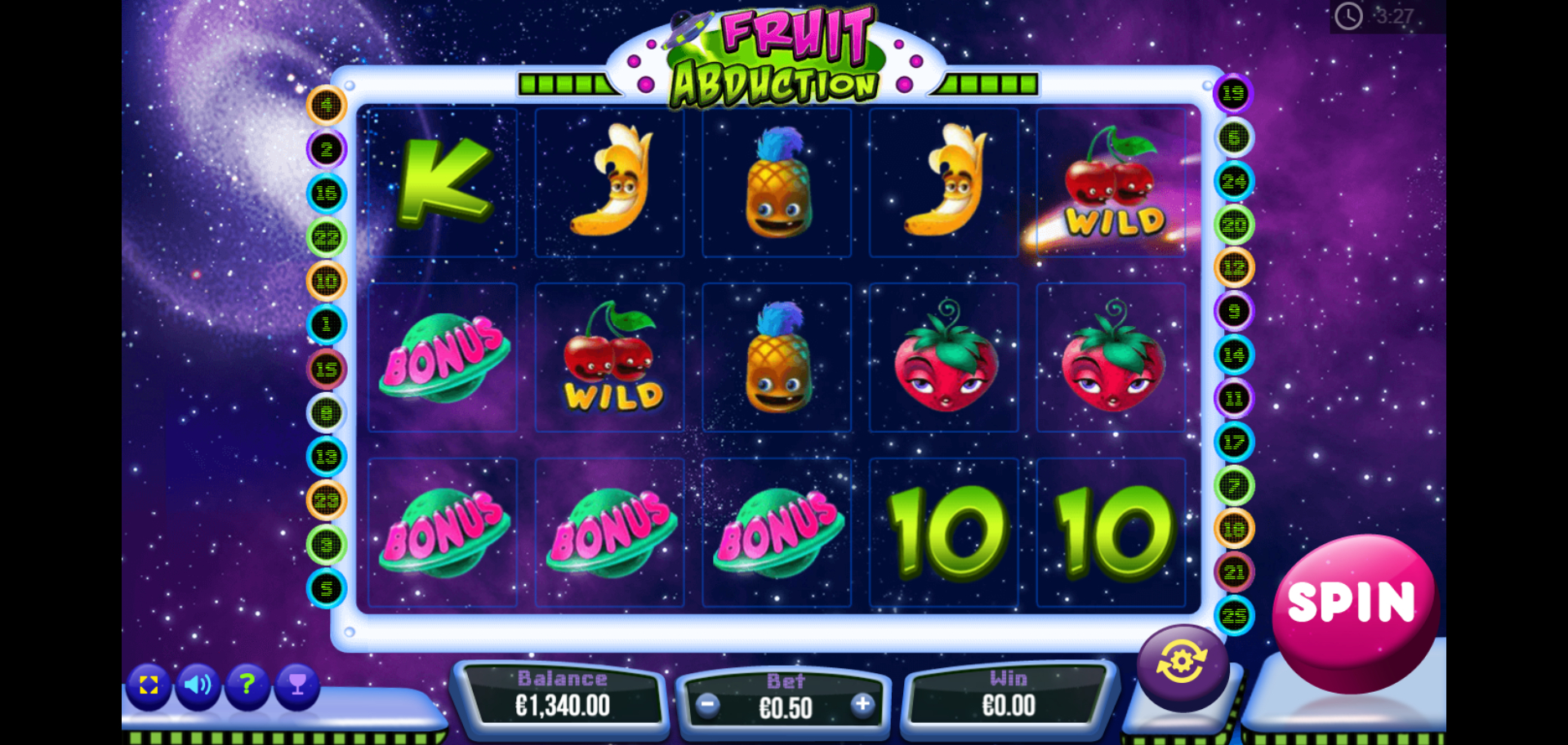Show payline number 19
This screenshot has width=1568, height=745.
coord(1233,94)
